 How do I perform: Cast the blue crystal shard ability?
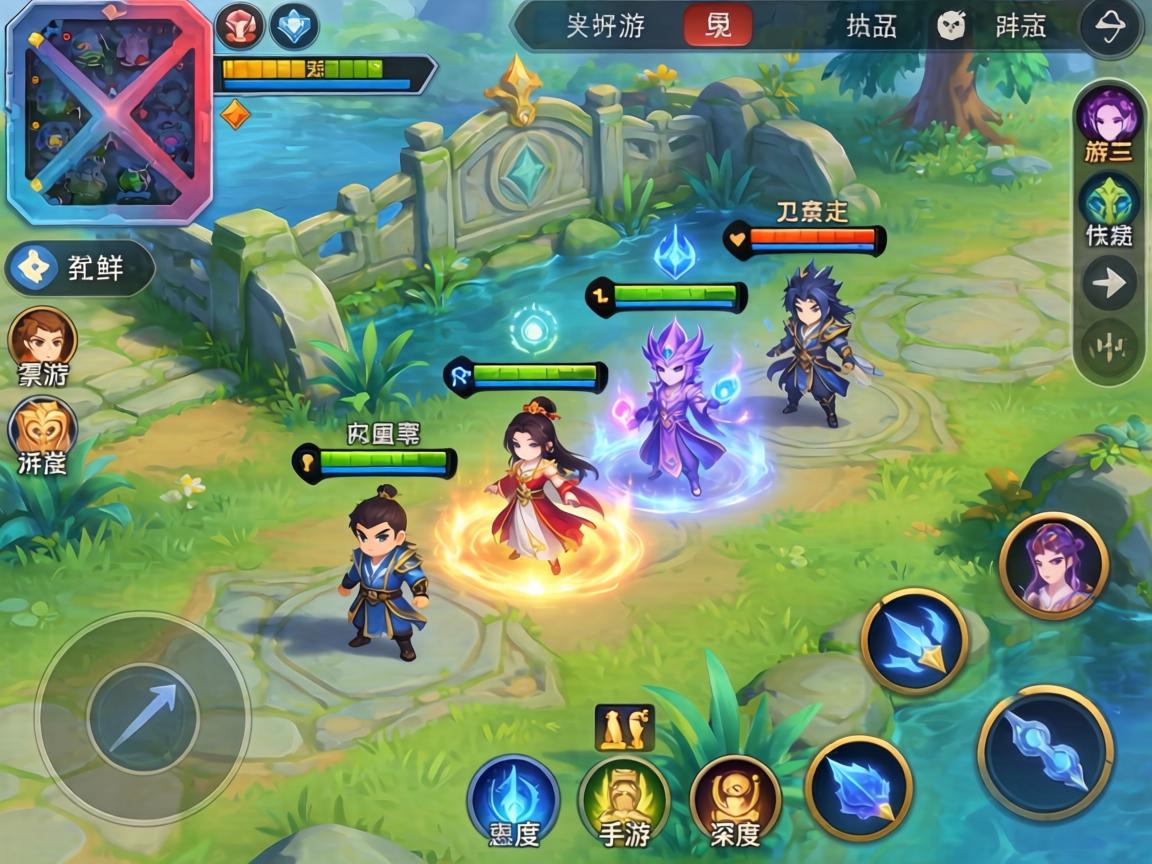click(858, 788)
